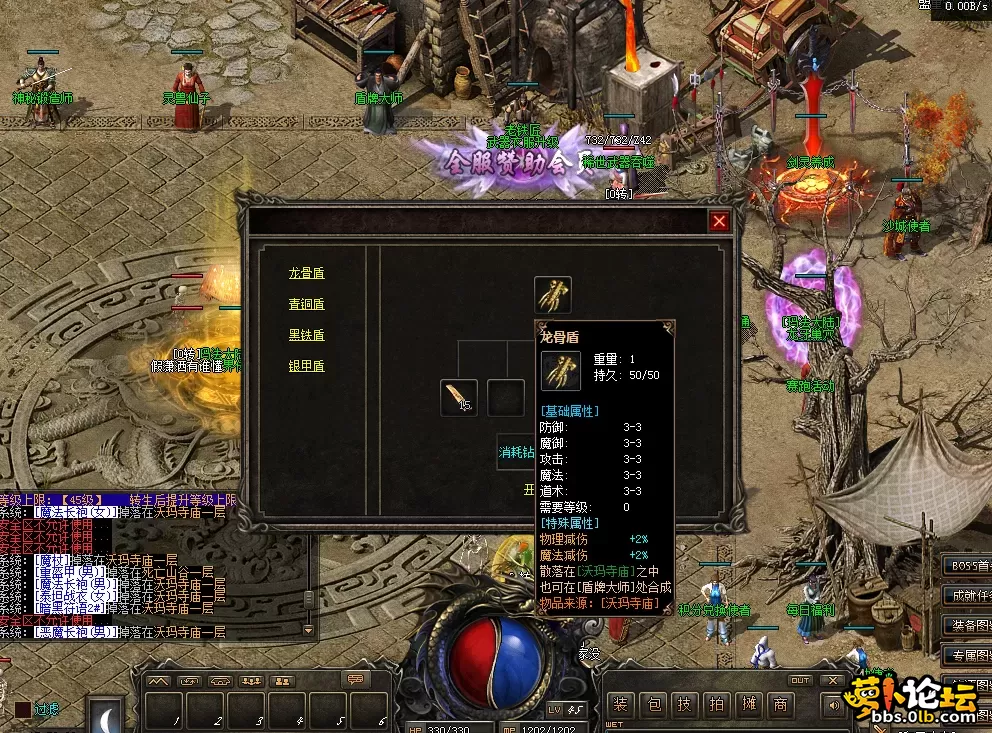
Task: Open the stall with 摊 button
Action: point(749,703)
